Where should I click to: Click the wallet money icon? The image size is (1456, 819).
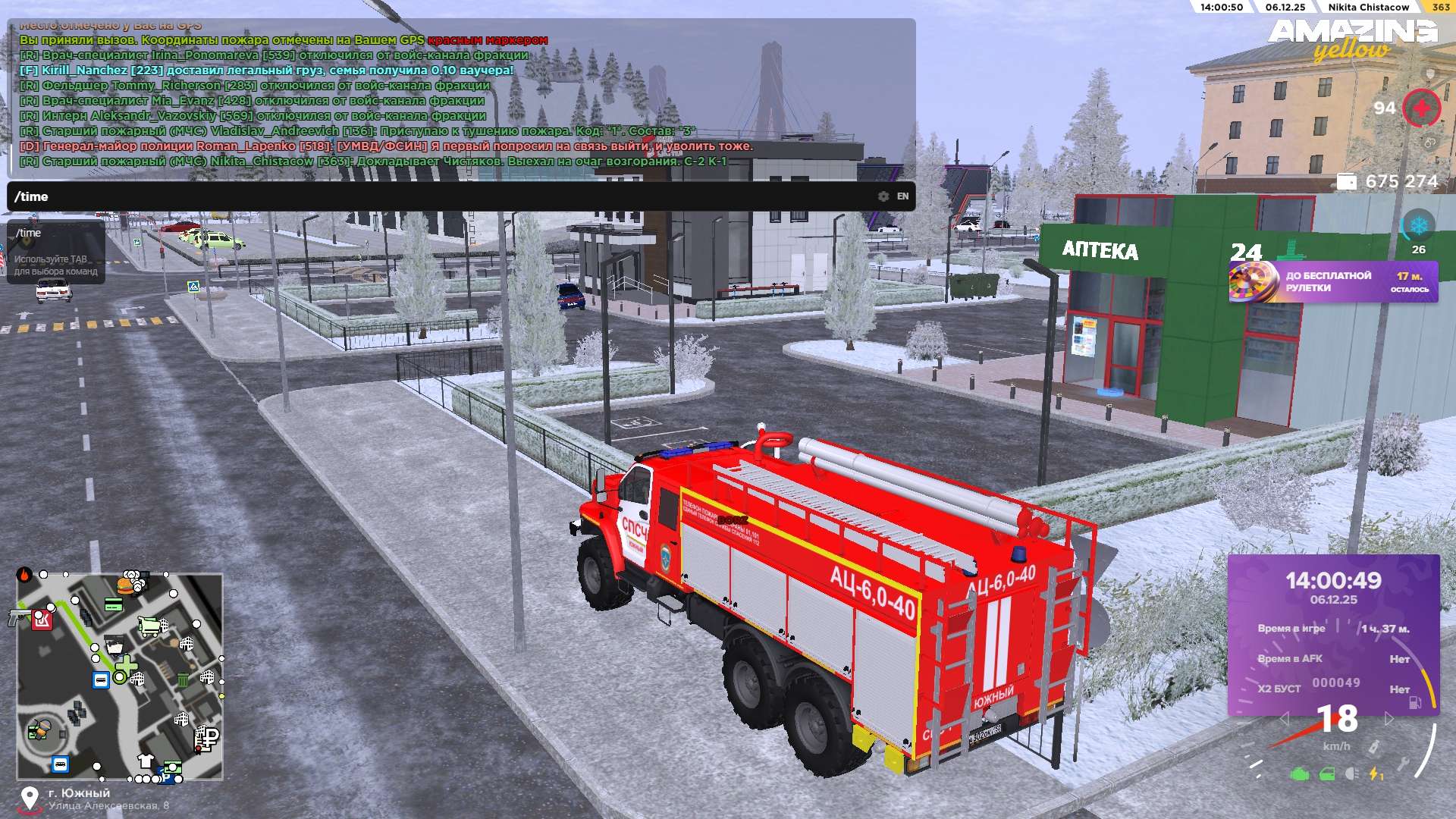1347,182
